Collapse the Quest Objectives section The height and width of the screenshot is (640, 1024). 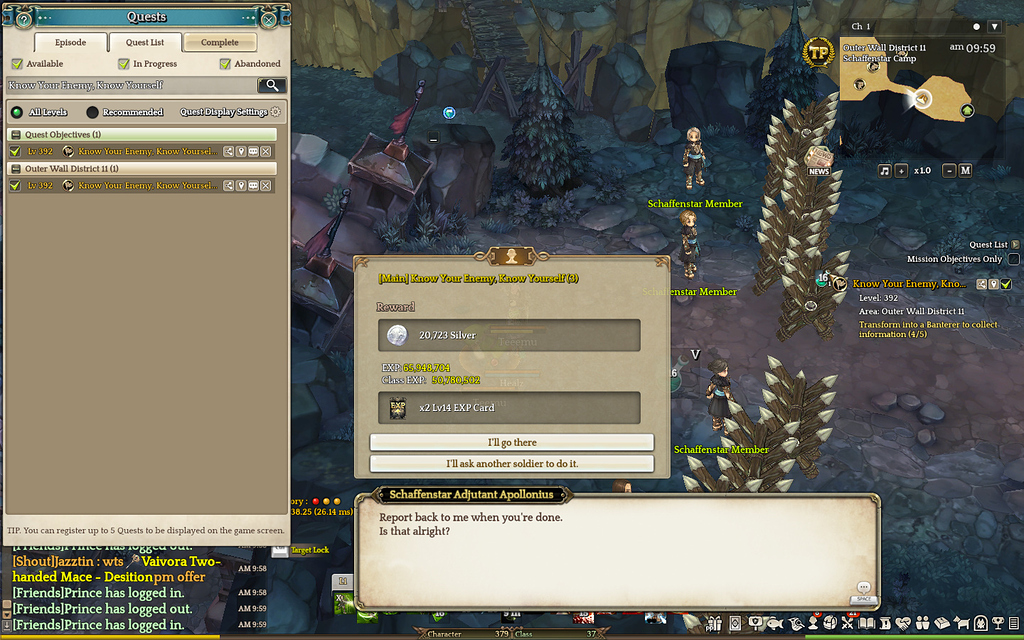pyautogui.click(x=16, y=134)
